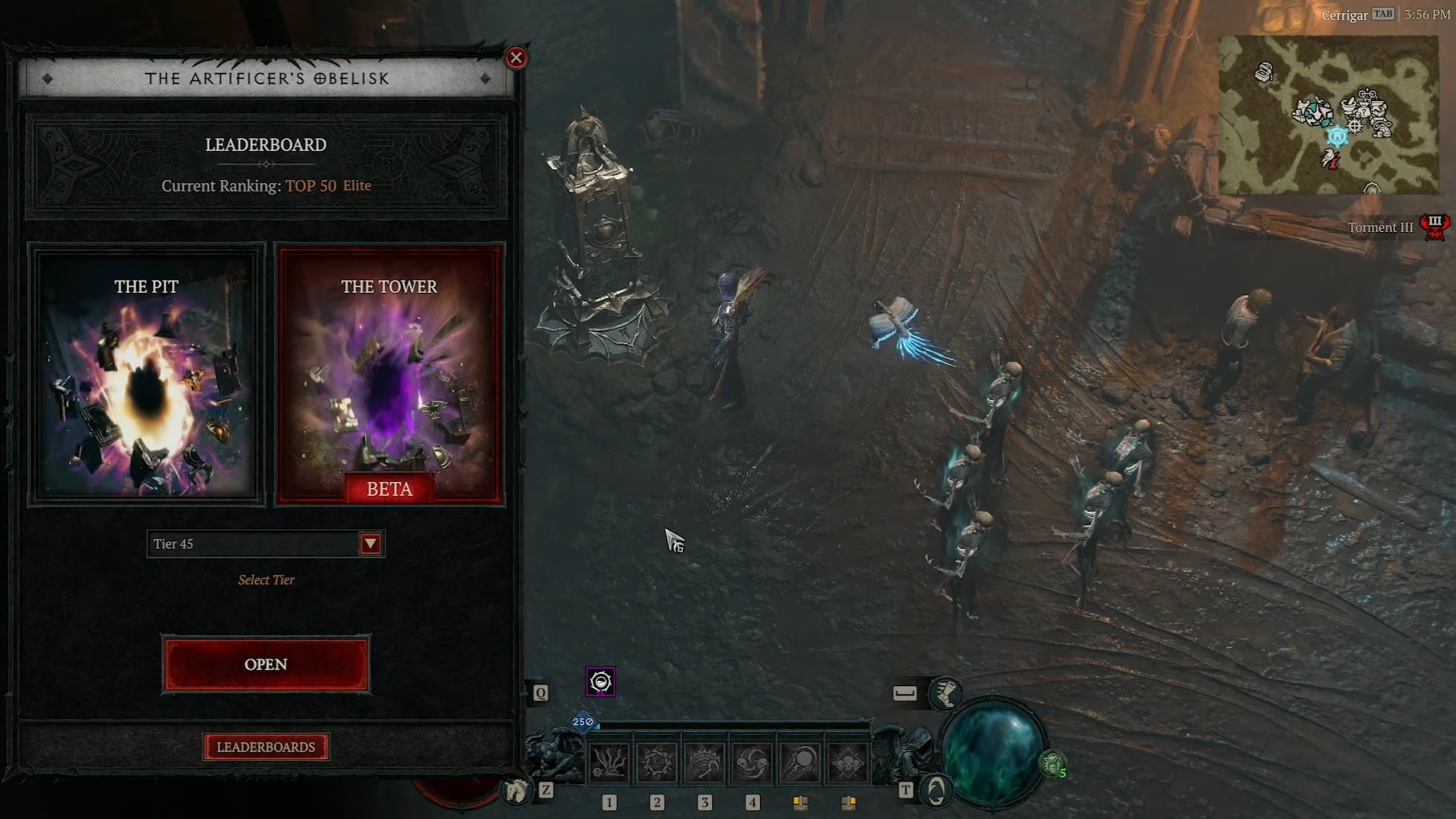Open the Cerrigar minimap
Viewport: 1456px width, 819px height.
pyautogui.click(x=1328, y=114)
